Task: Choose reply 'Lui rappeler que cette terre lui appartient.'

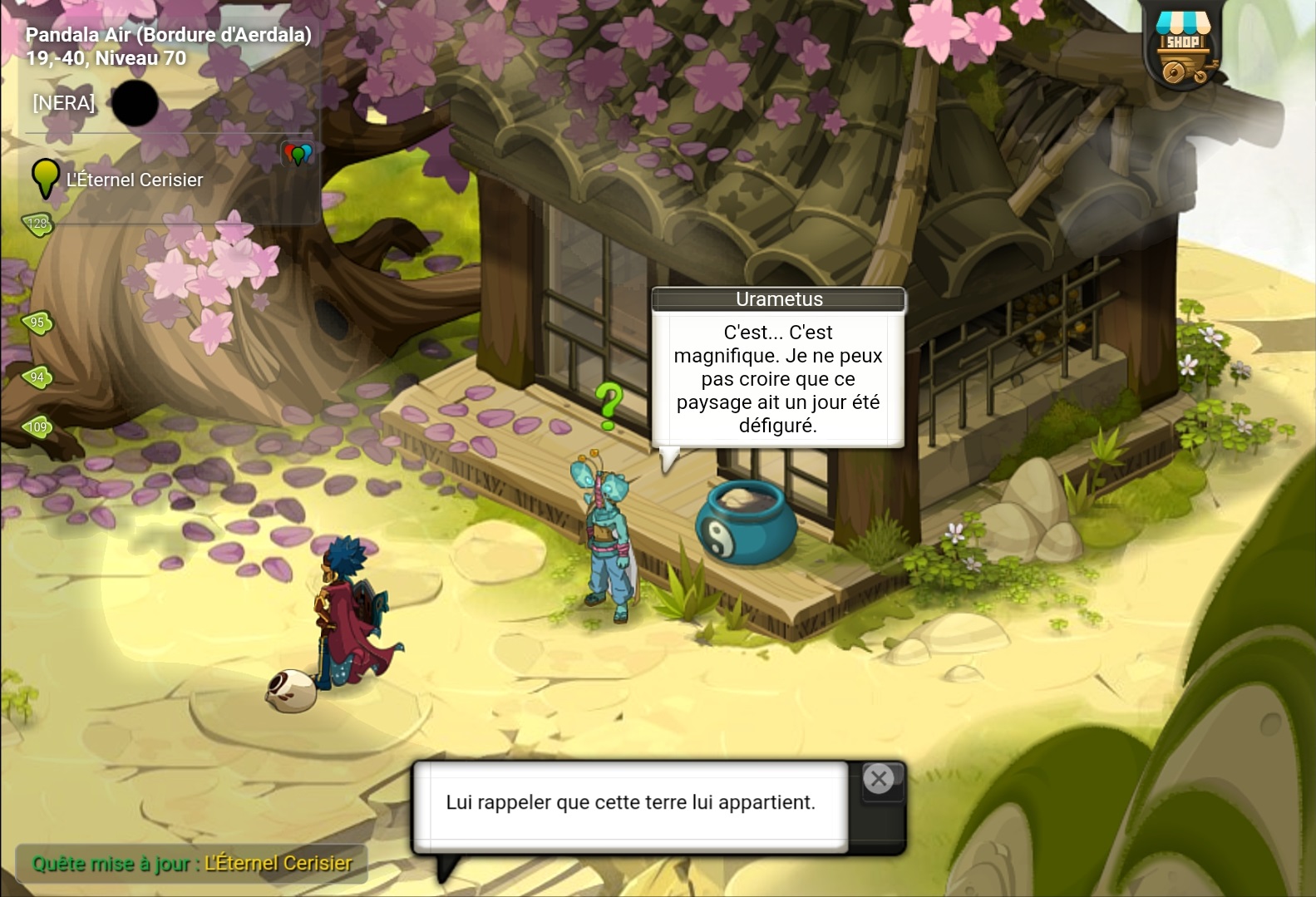Action: [x=630, y=803]
